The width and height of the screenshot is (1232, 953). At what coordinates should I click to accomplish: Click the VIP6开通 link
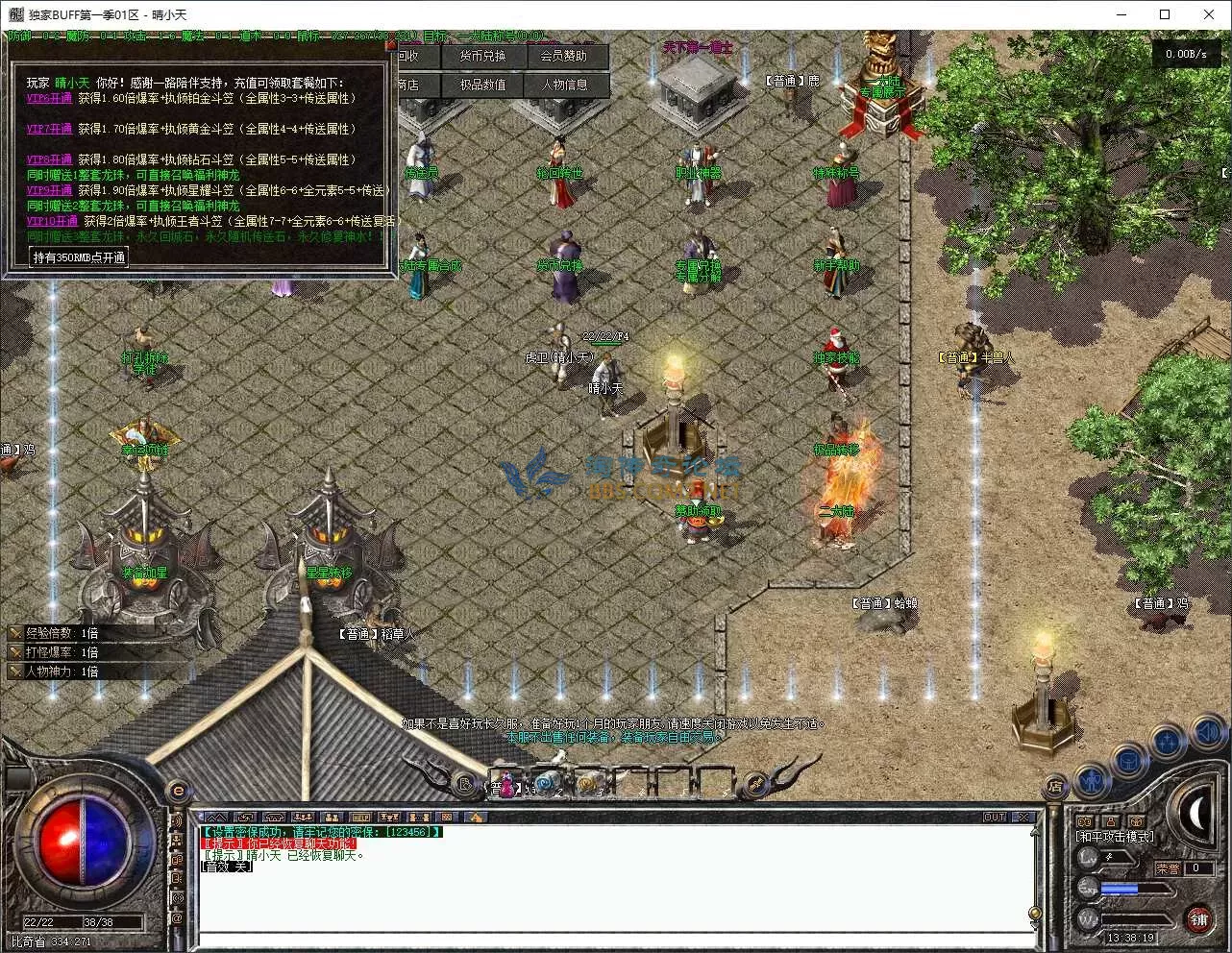click(49, 98)
